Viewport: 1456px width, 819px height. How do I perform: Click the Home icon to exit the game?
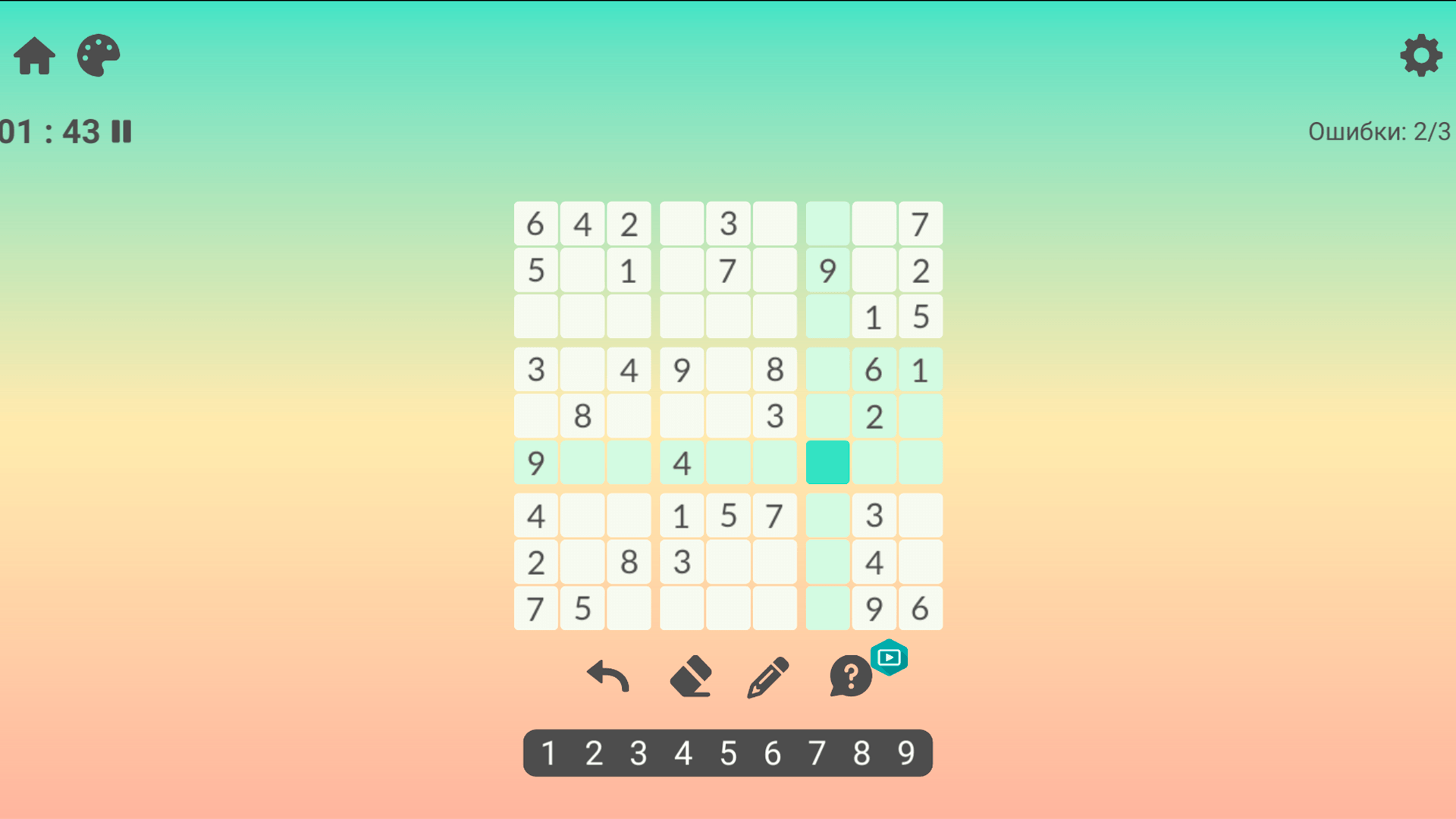pyautogui.click(x=33, y=55)
